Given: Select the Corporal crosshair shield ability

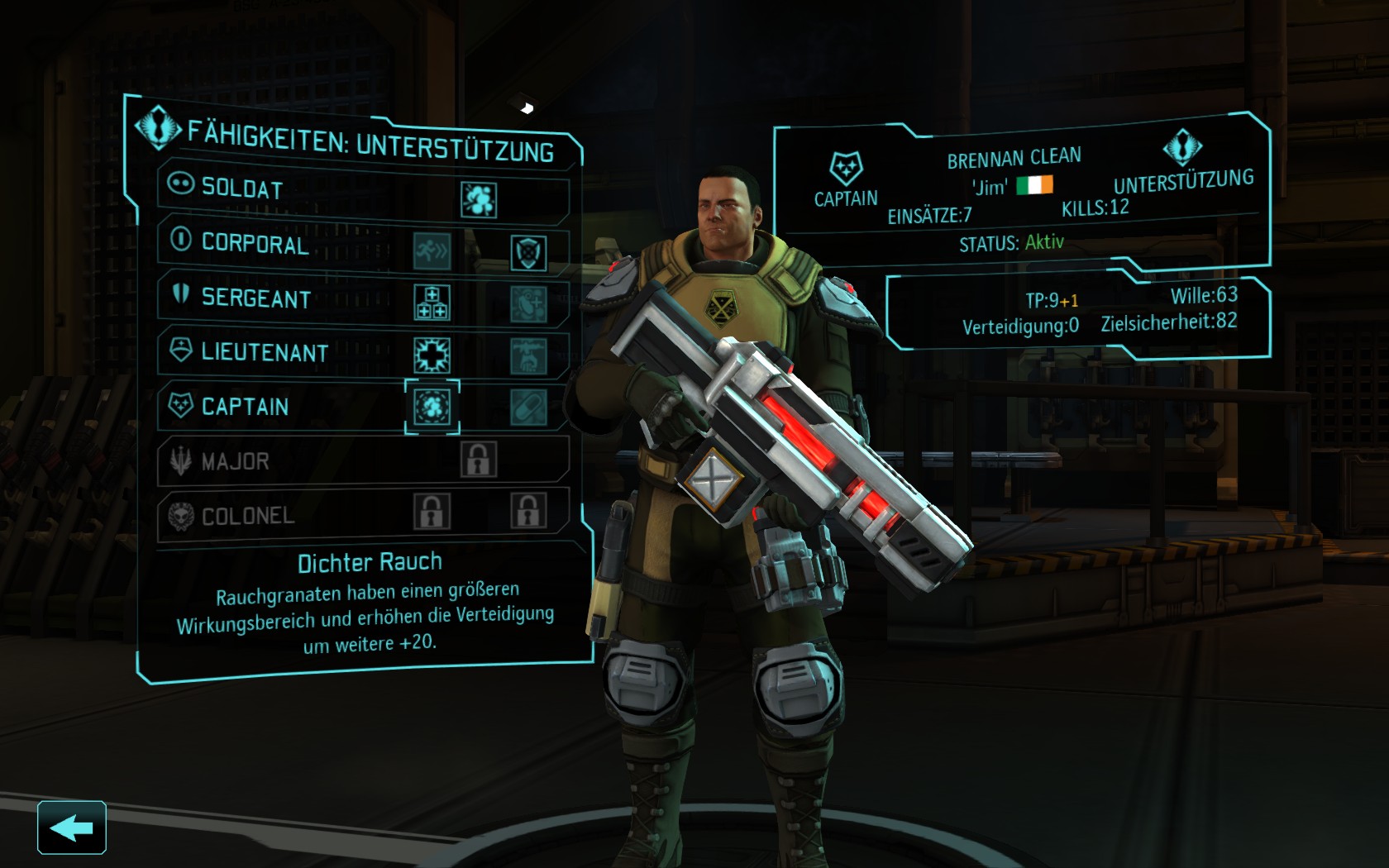Looking at the screenshot, I should coord(528,253).
